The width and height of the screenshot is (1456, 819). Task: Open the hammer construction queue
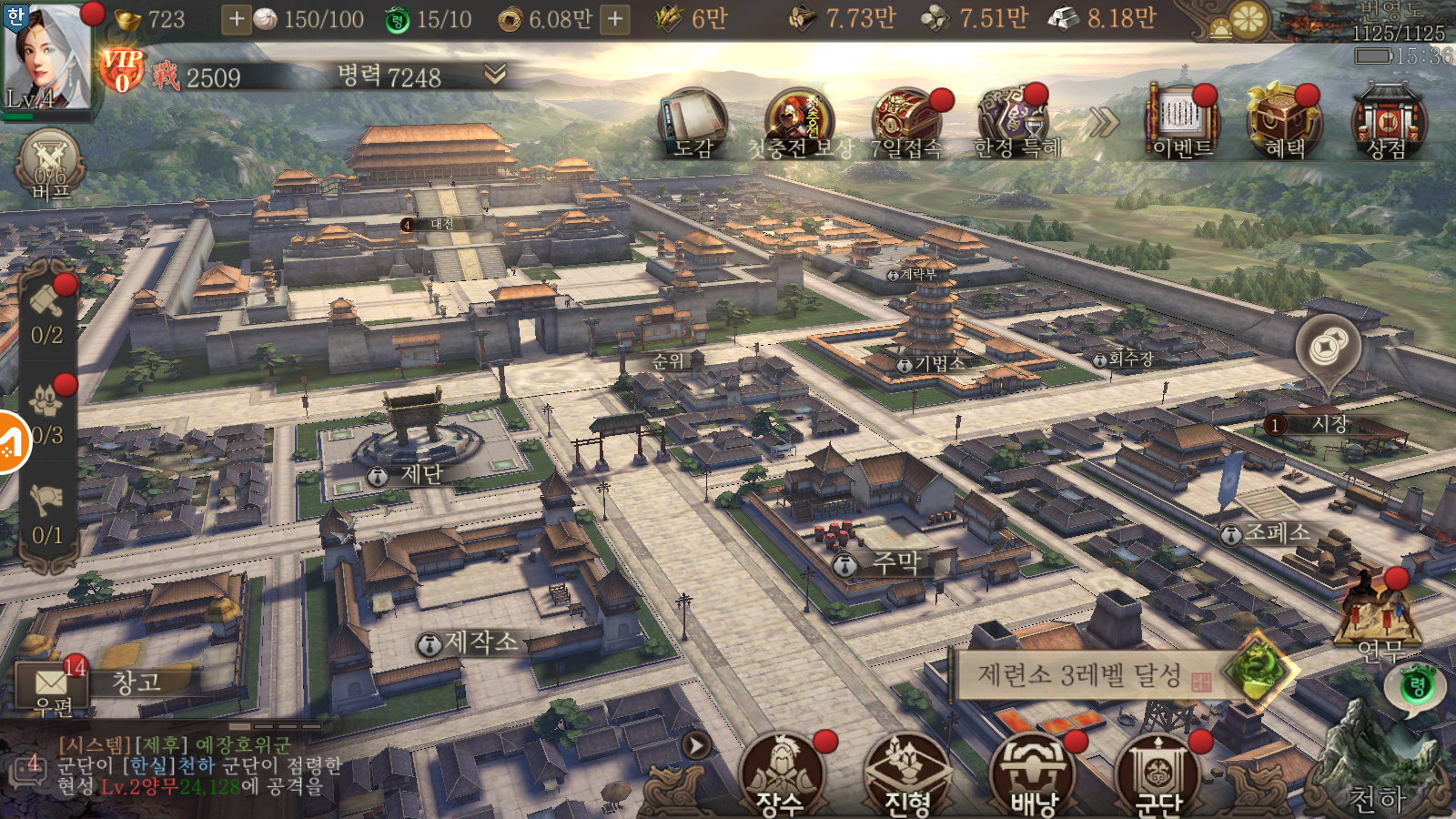(x=47, y=311)
